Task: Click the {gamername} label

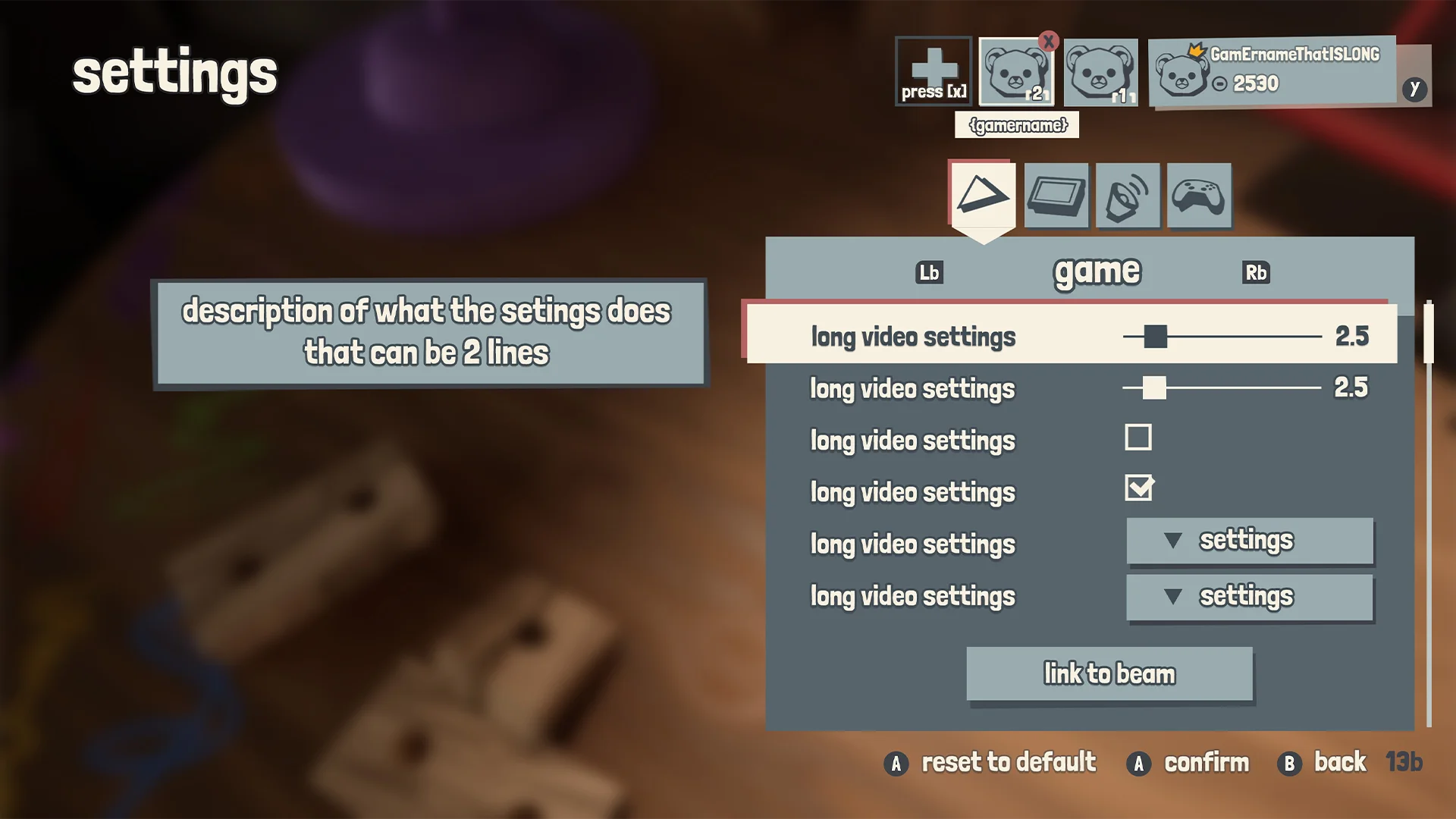Action: [1016, 125]
